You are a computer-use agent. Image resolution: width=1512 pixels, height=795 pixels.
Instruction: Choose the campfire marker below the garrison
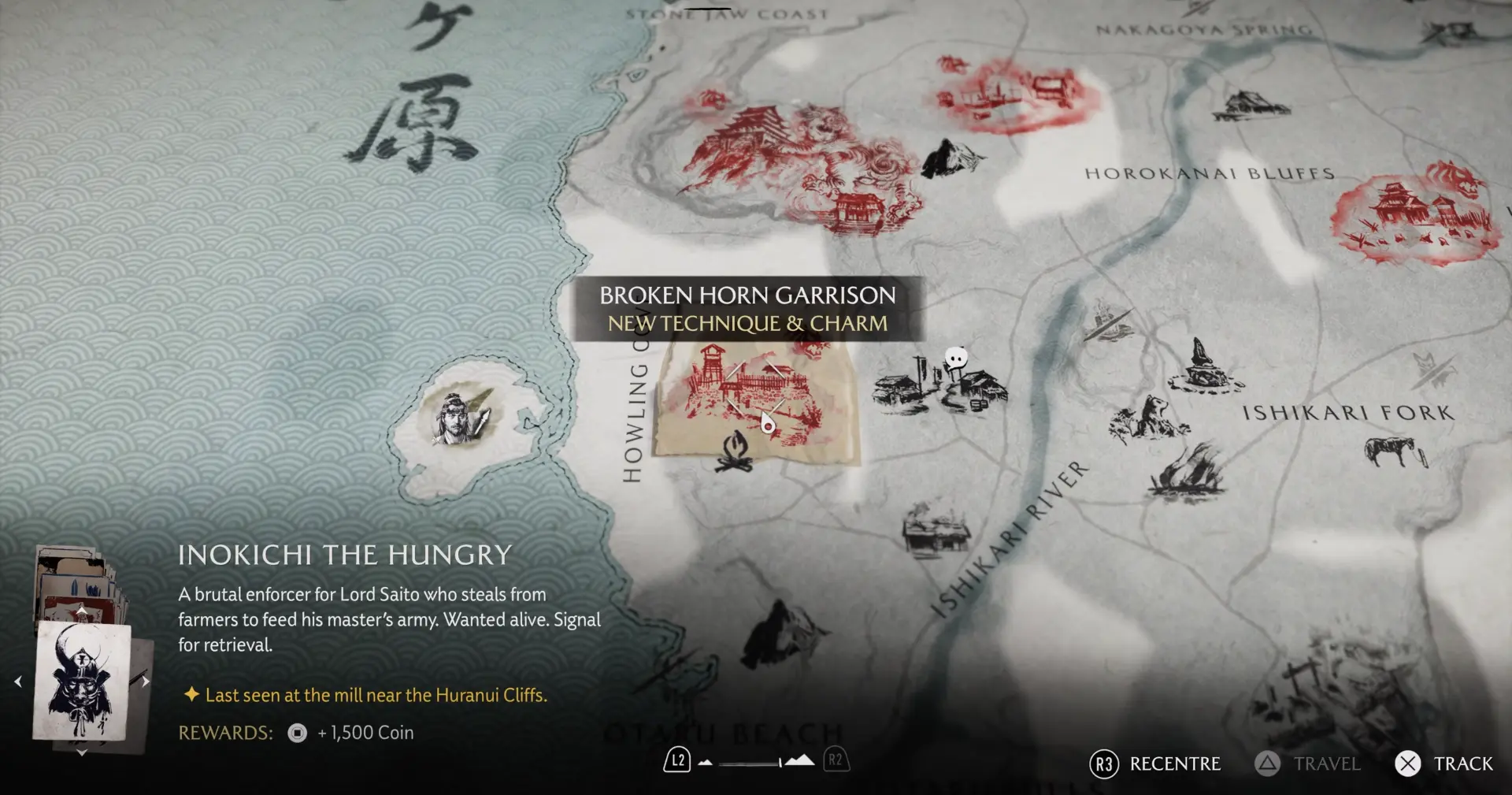pos(734,451)
